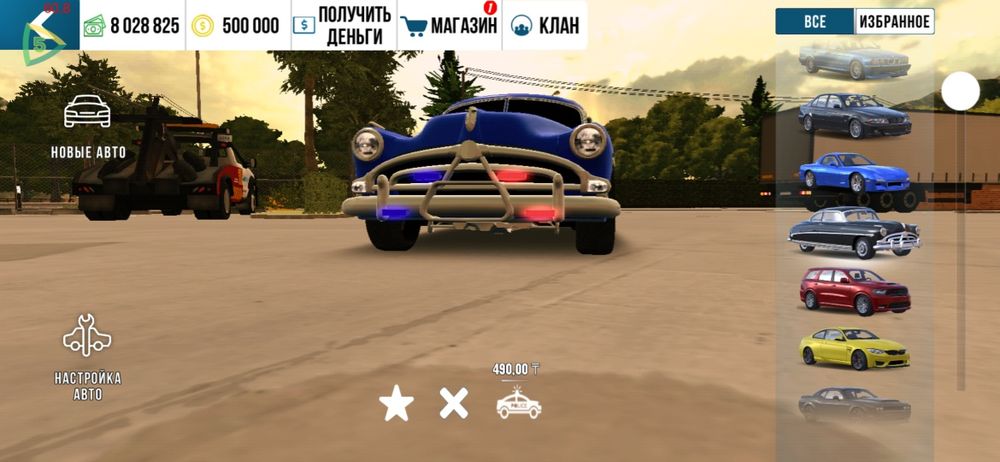Choose the red SUV thumbnail
Screen dimensions: 1000x462
click(x=854, y=290)
